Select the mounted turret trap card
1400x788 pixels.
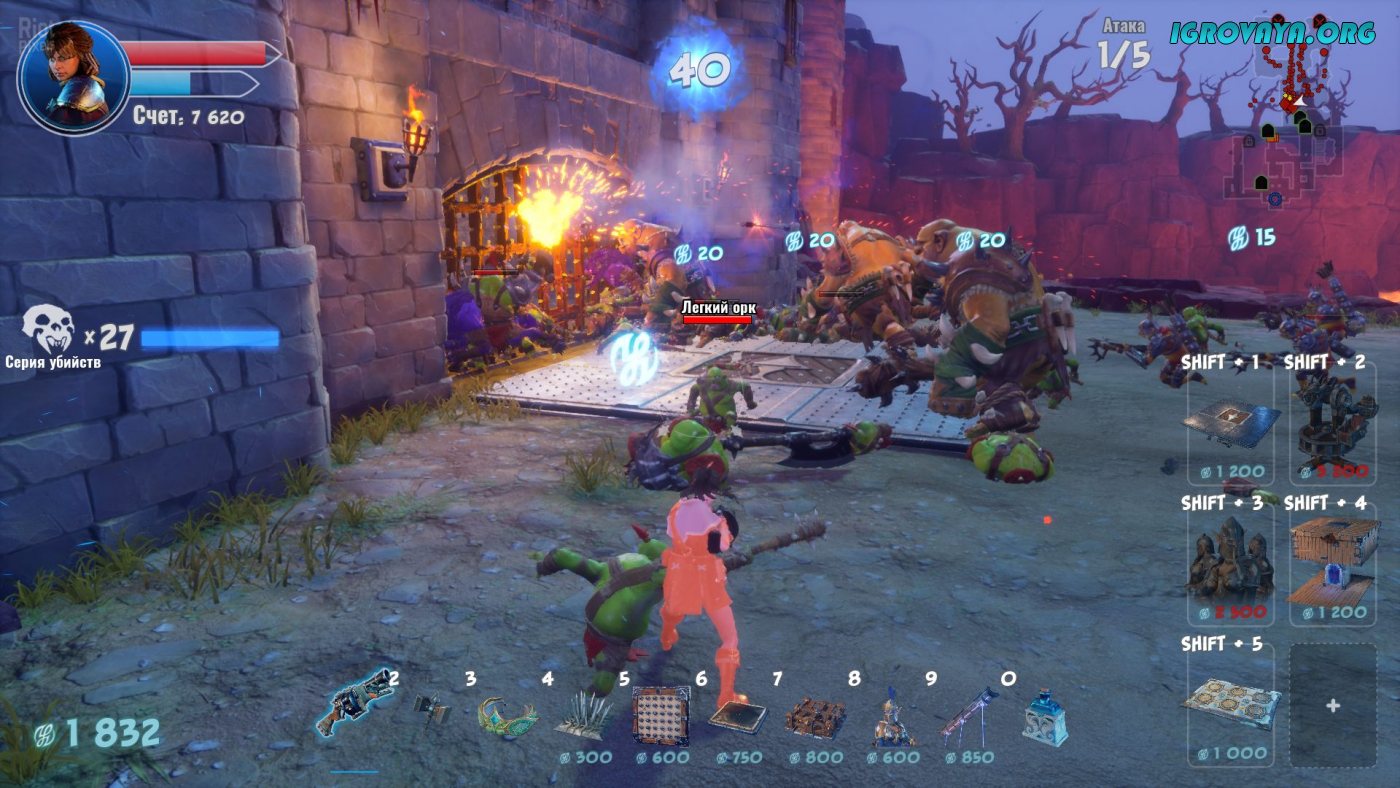pyautogui.click(x=1333, y=420)
